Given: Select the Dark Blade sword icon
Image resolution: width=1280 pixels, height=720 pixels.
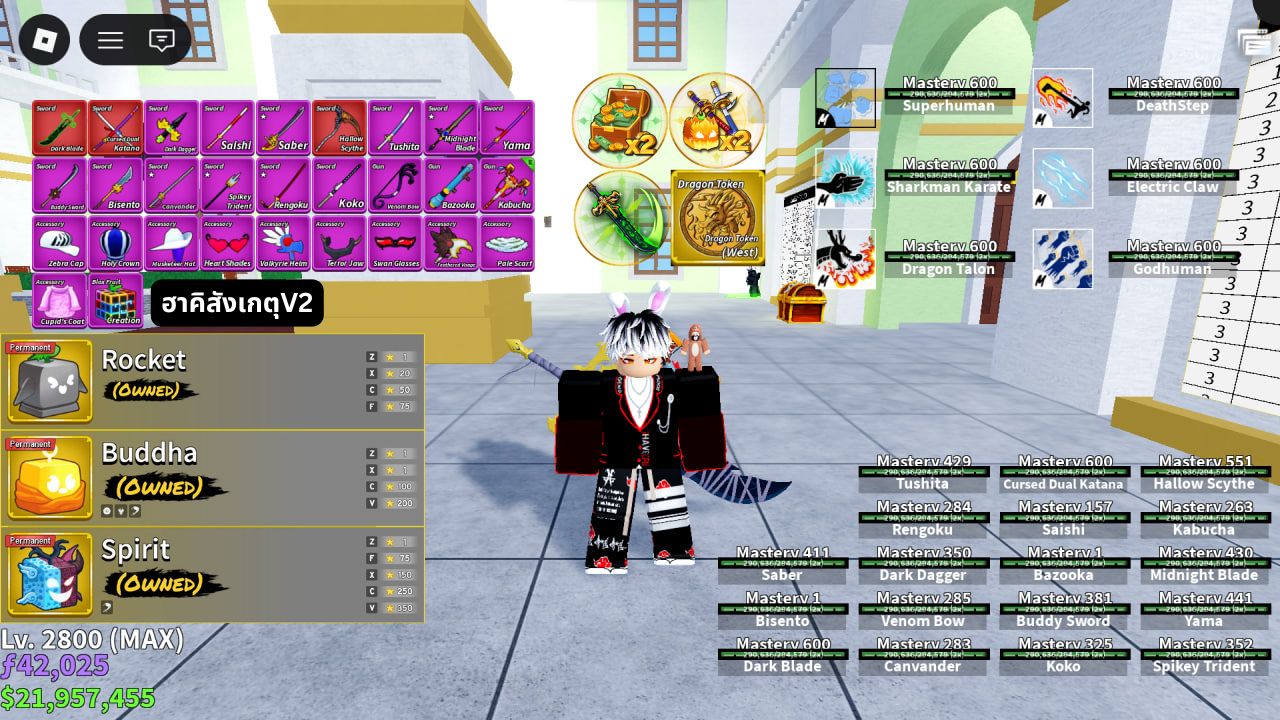Looking at the screenshot, I should pyautogui.click(x=59, y=125).
